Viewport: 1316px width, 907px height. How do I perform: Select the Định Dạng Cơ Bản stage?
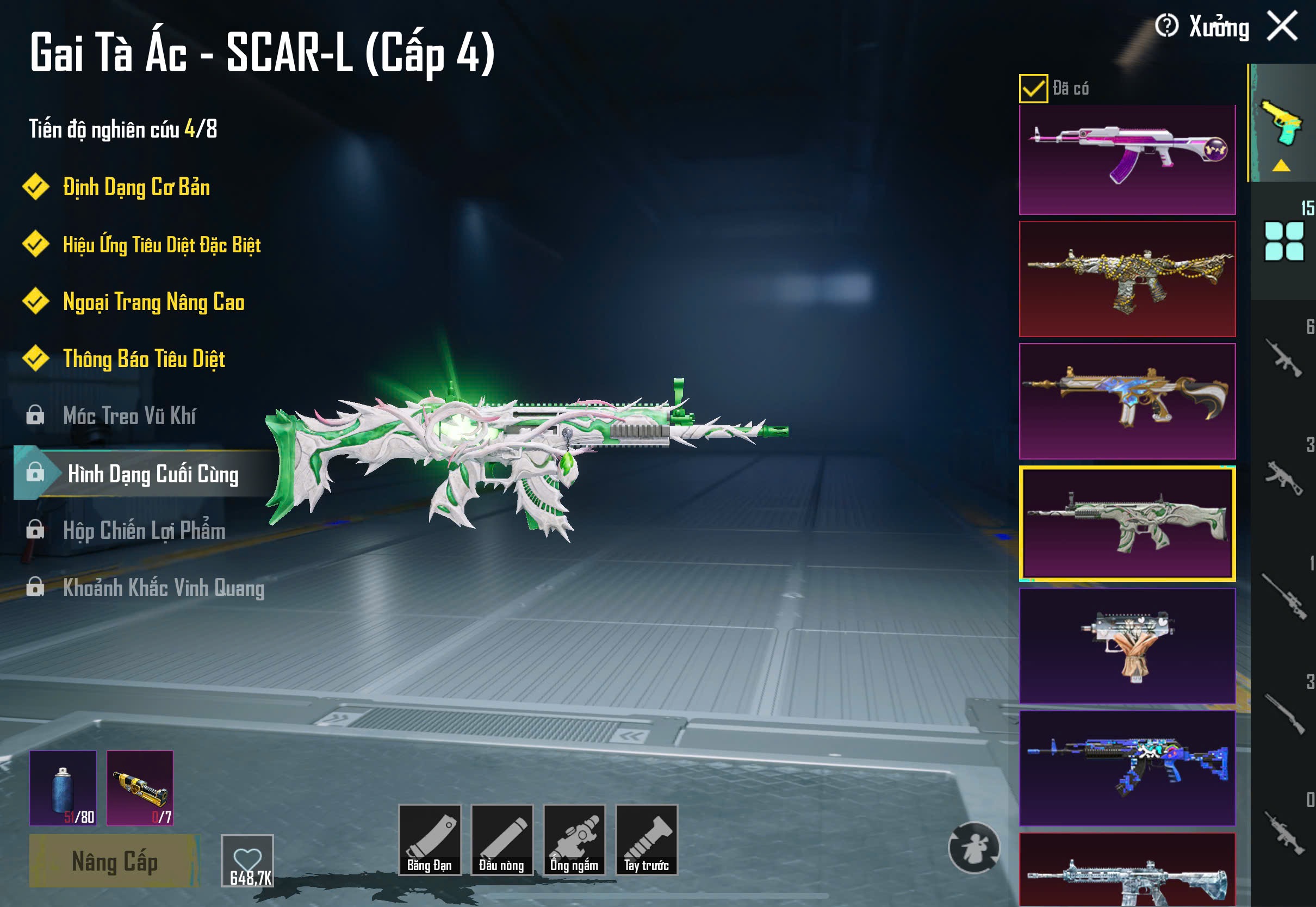coord(136,188)
